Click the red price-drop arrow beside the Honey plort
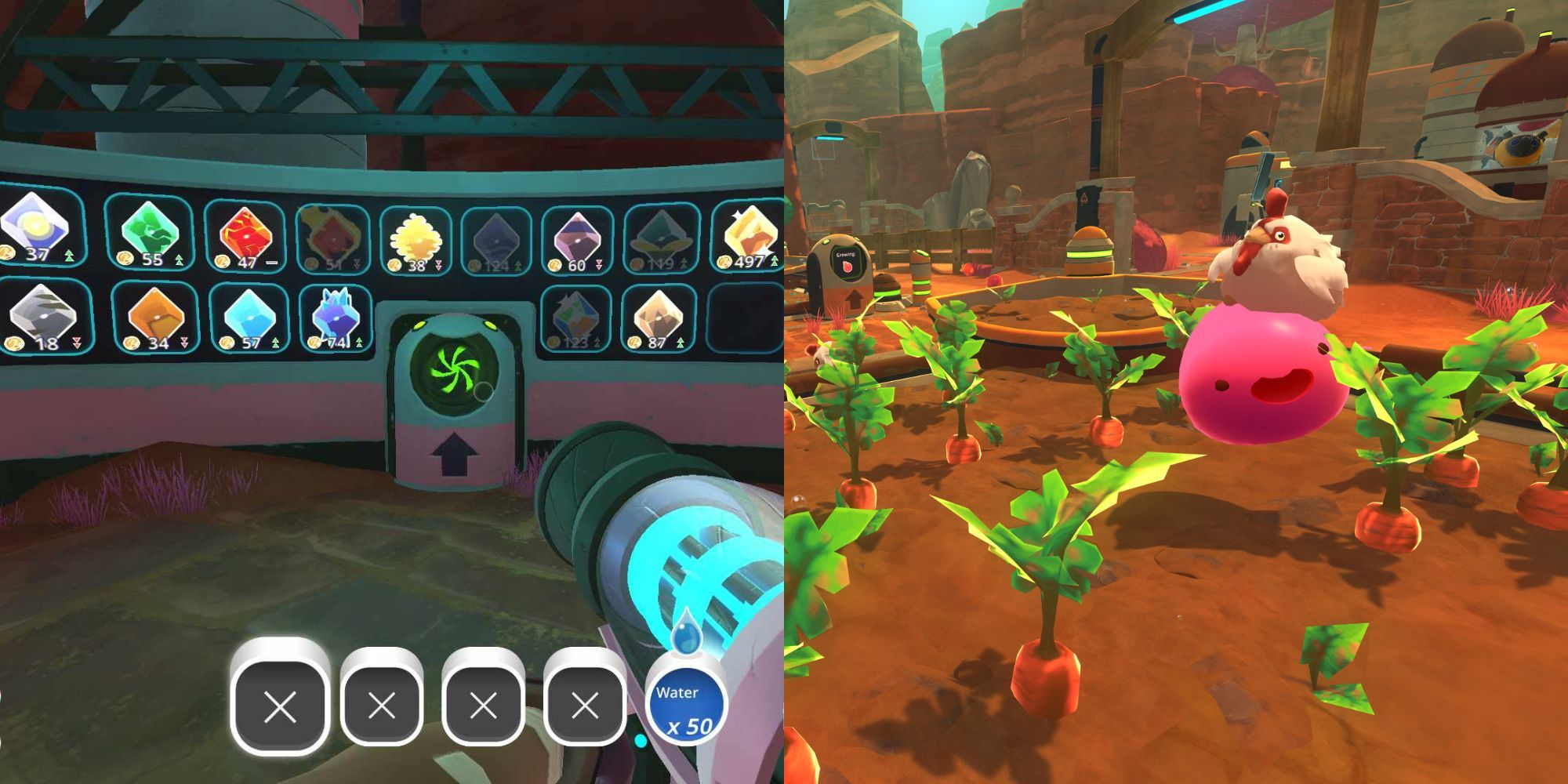Screen dimensions: 1568x784 [437, 264]
